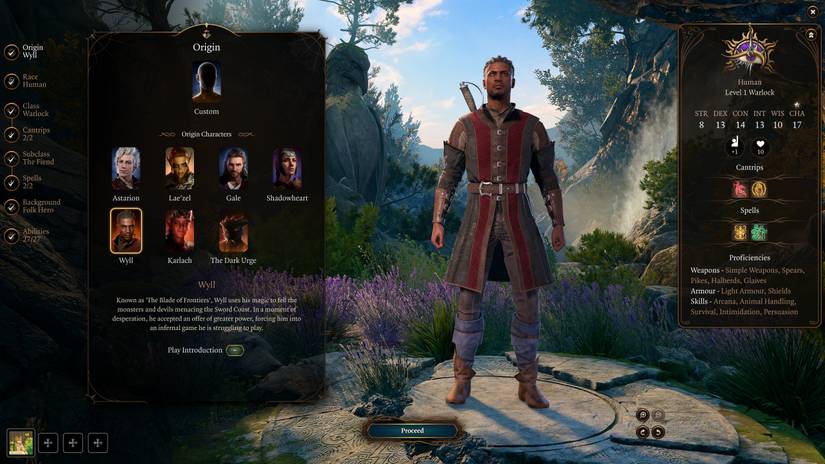This screenshot has height=464, width=825.
Task: Select Shadowheart's portrait
Action: click(x=287, y=169)
